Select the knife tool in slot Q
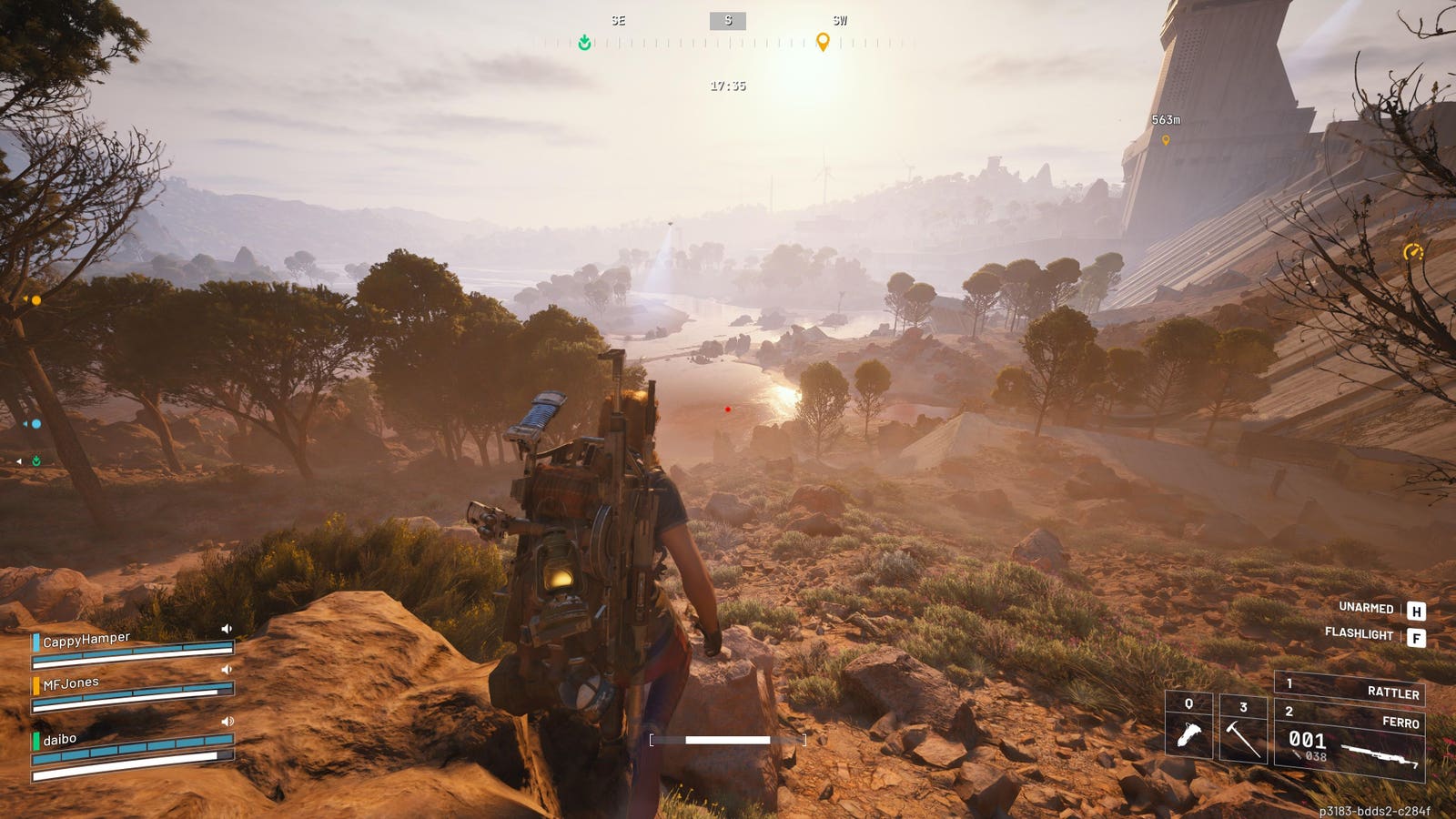The width and height of the screenshot is (1456, 819). point(1188,728)
